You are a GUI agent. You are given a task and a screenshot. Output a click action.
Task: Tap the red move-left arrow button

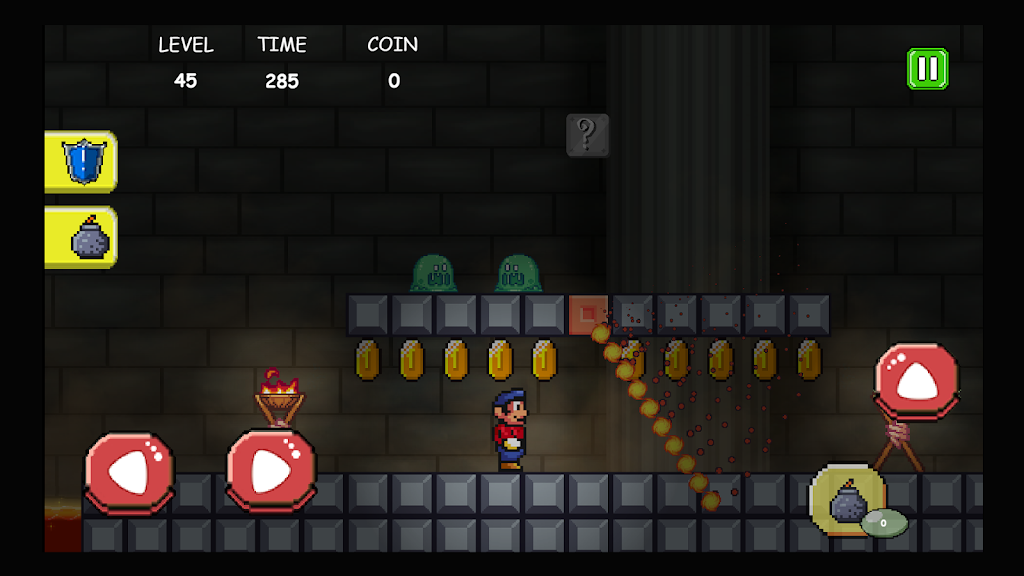pos(130,472)
